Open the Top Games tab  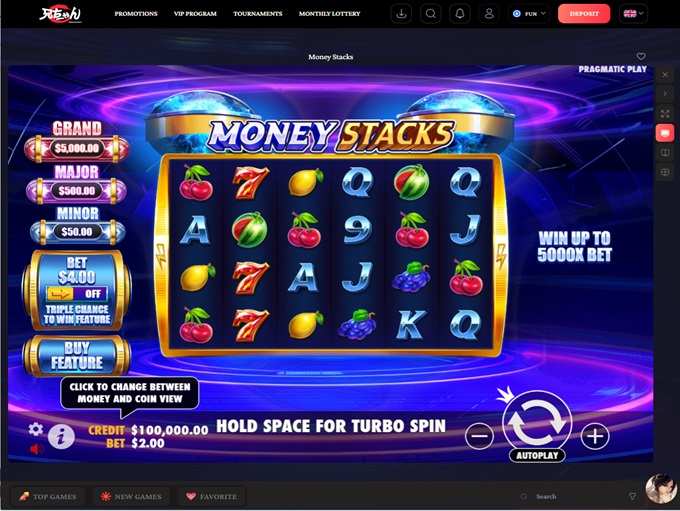49,496
